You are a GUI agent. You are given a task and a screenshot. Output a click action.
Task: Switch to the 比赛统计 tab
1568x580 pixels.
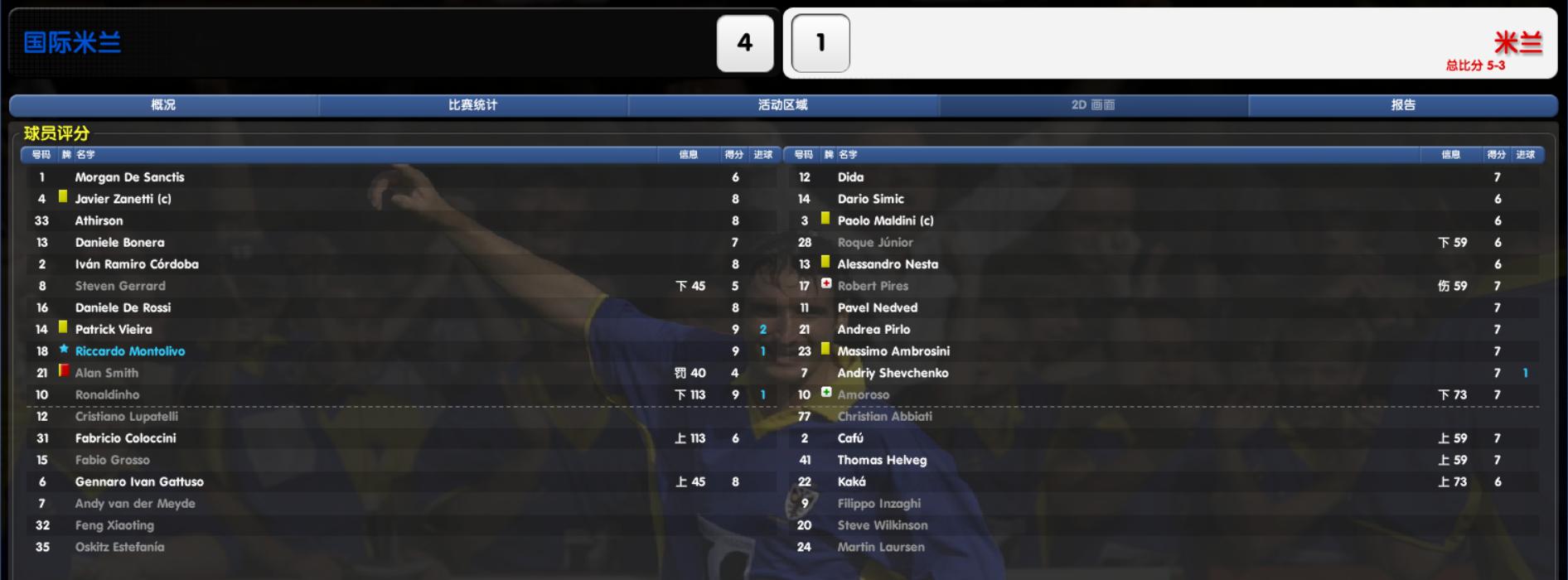[x=472, y=105]
